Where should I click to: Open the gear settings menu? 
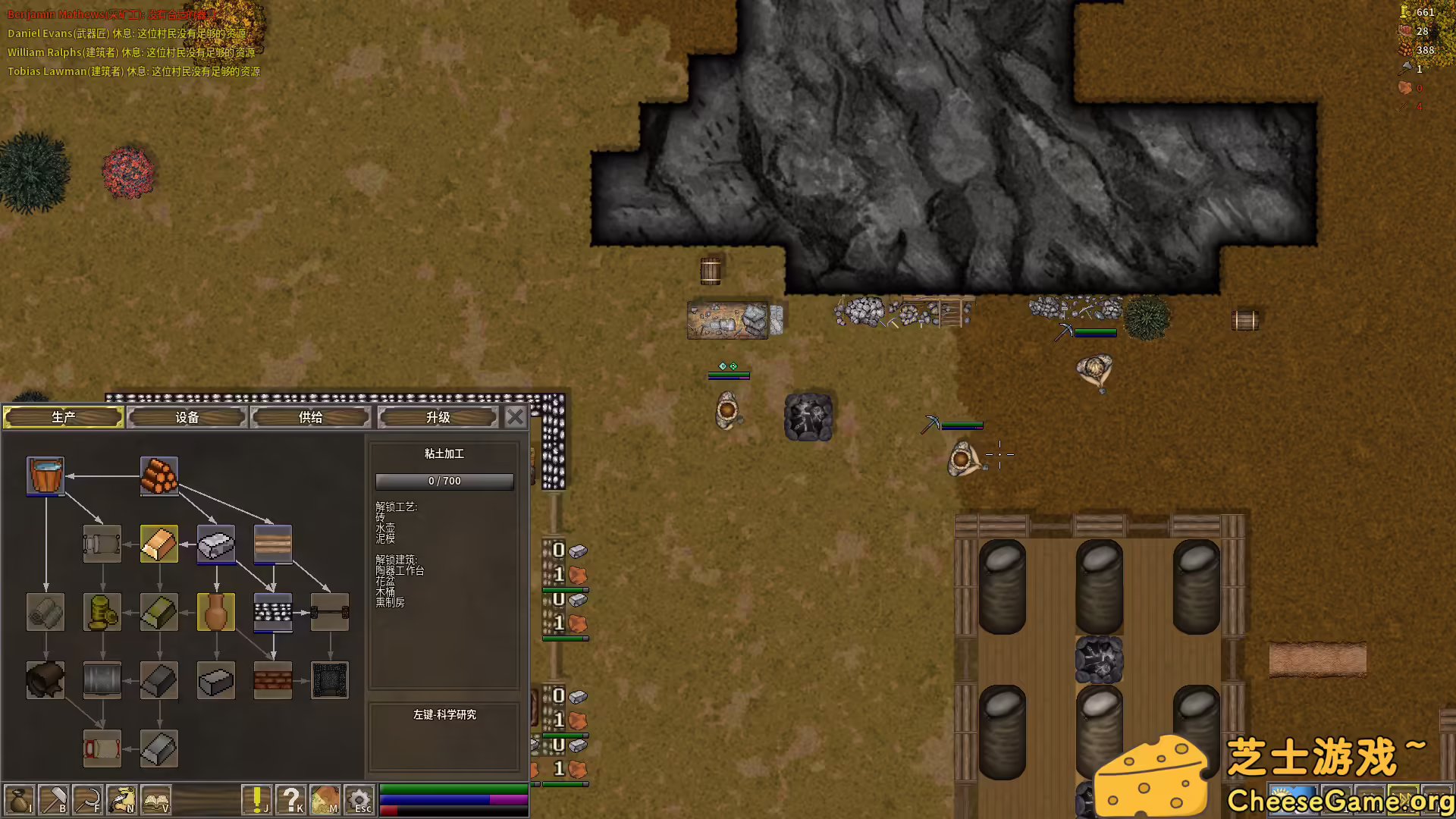359,800
